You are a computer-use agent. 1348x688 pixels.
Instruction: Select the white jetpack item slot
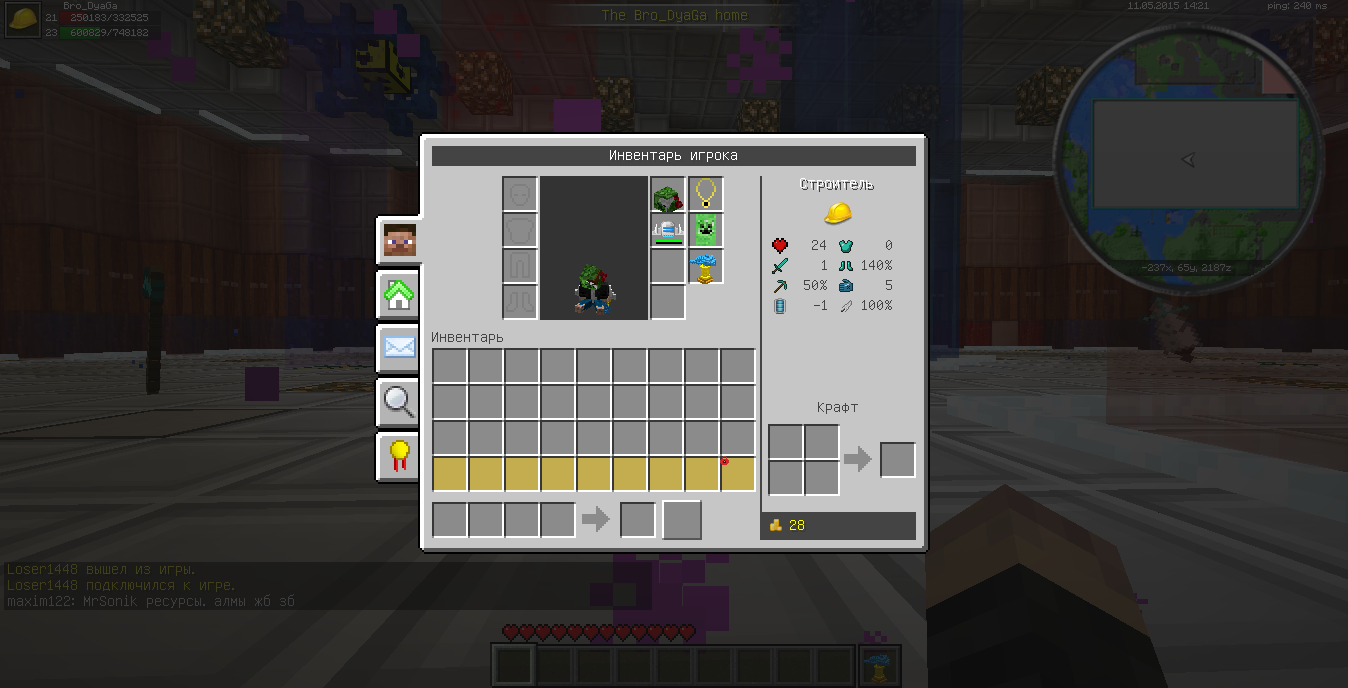coord(668,231)
